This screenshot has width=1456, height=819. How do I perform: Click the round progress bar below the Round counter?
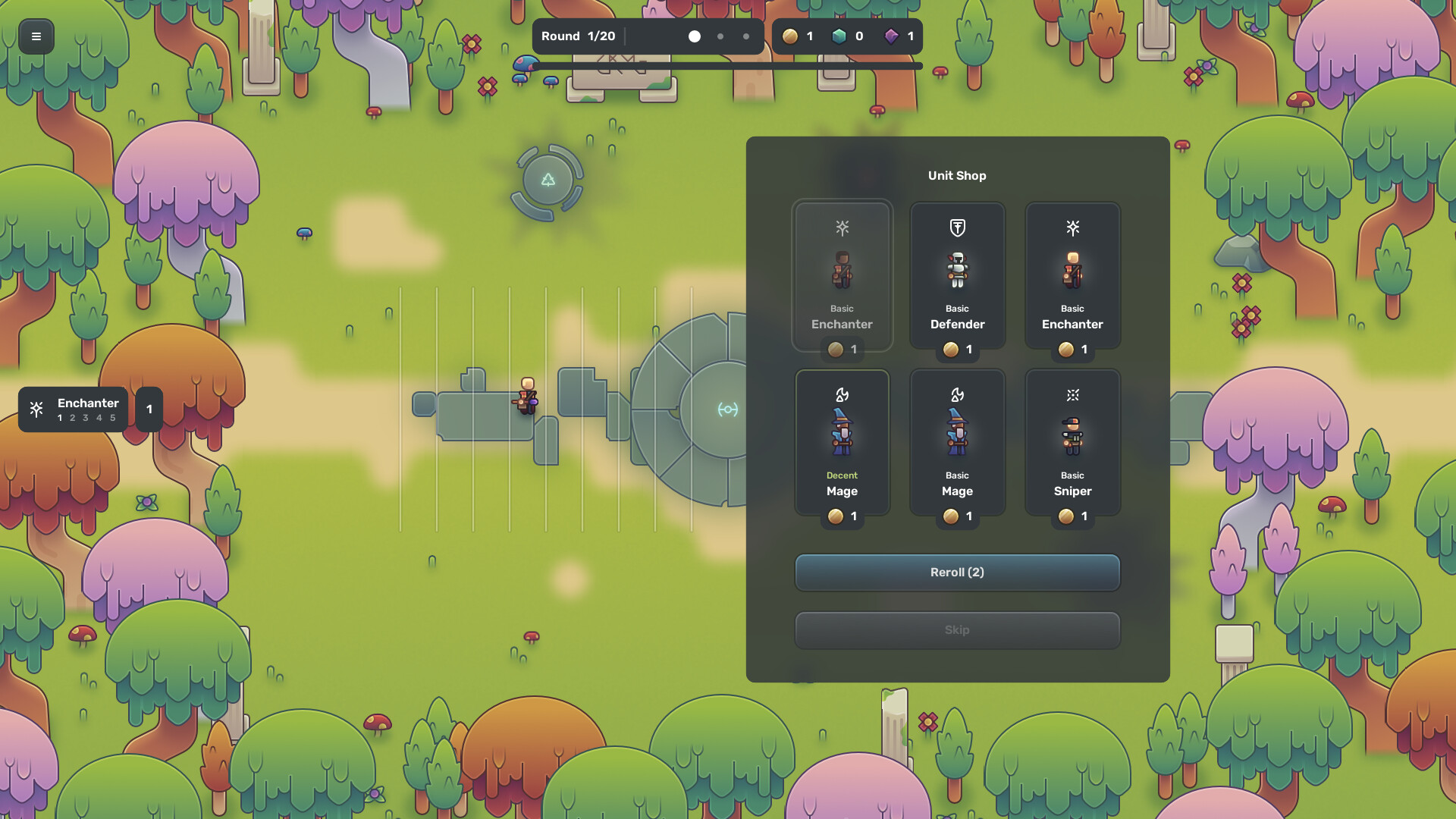coord(726,66)
